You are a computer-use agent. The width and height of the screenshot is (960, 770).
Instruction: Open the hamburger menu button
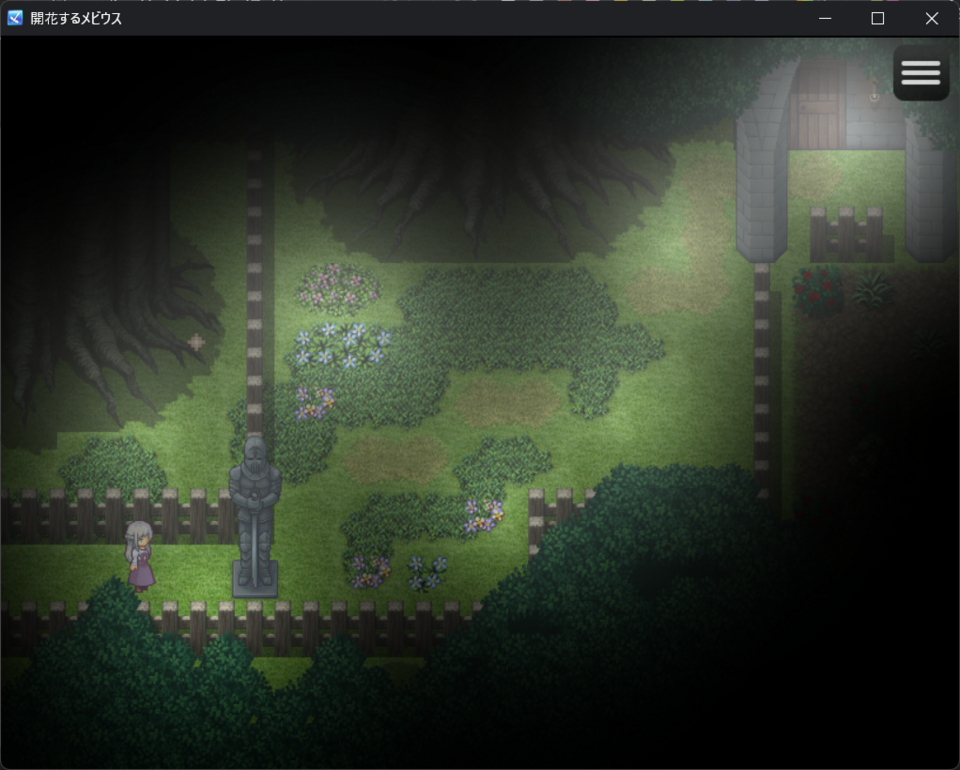point(920,73)
